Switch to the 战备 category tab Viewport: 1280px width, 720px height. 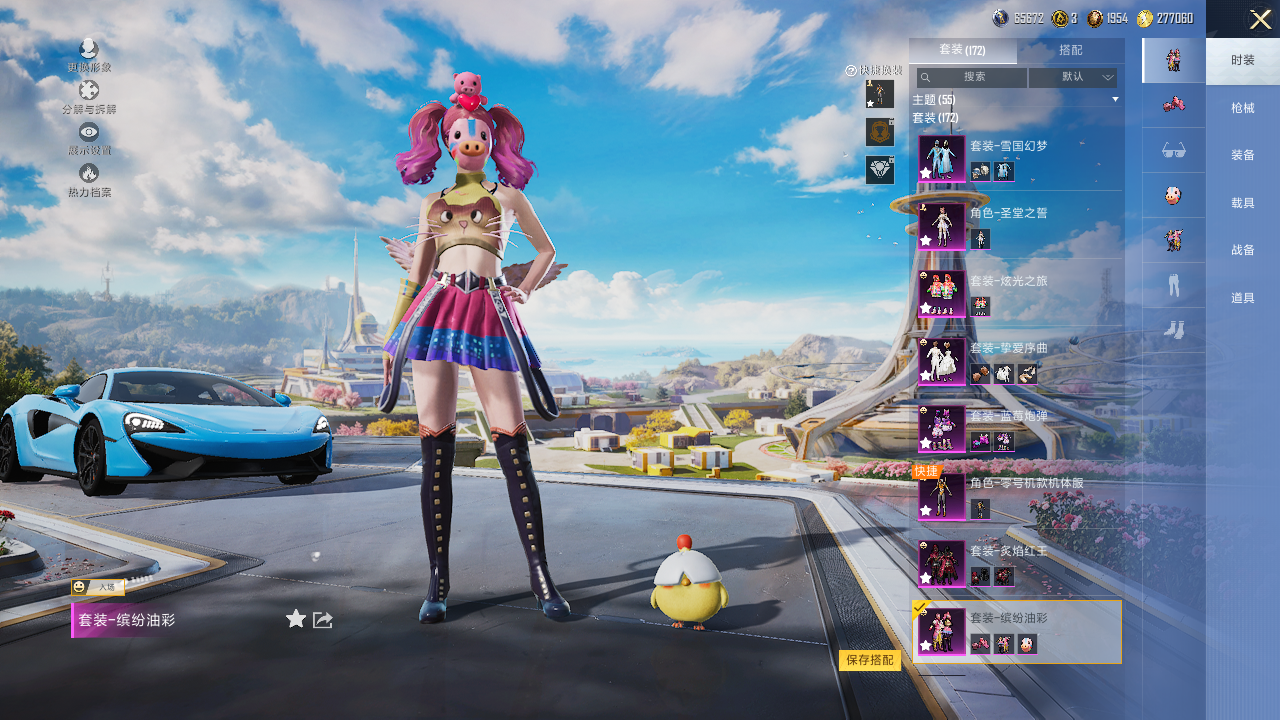[1243, 250]
